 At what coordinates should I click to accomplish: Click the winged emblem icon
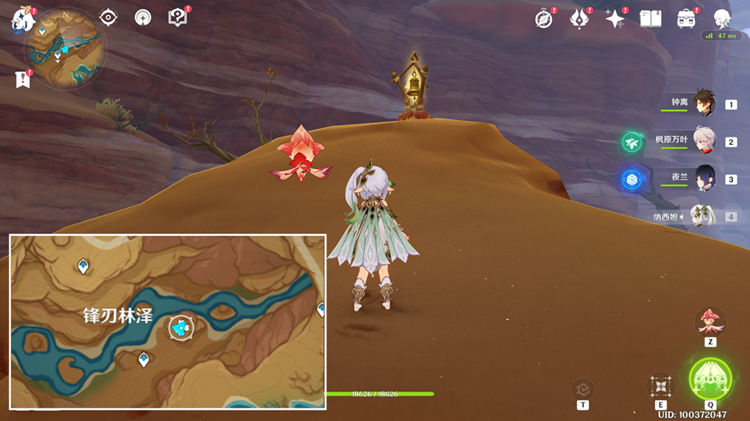click(580, 18)
